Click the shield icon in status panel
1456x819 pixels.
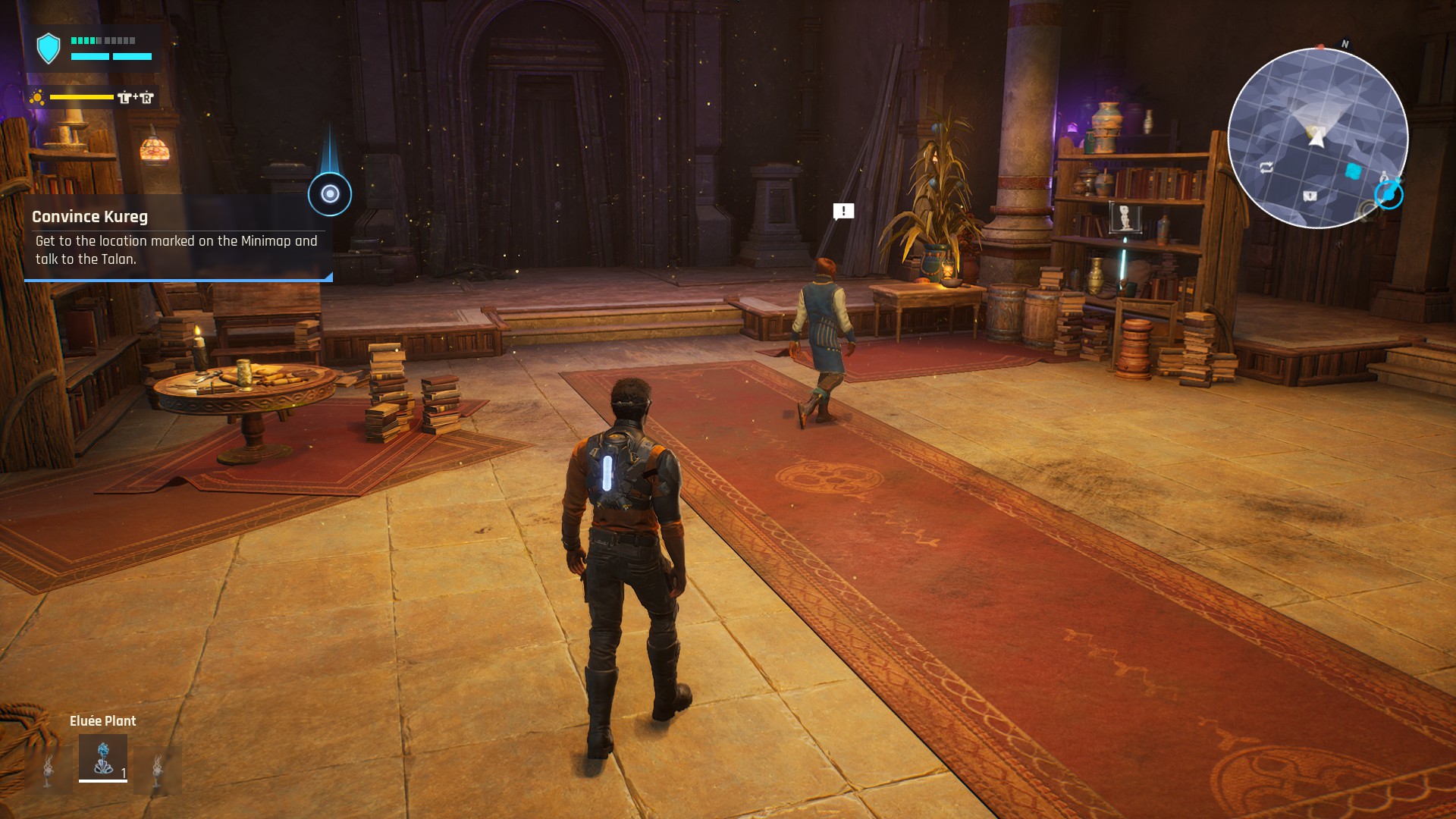coord(49,49)
